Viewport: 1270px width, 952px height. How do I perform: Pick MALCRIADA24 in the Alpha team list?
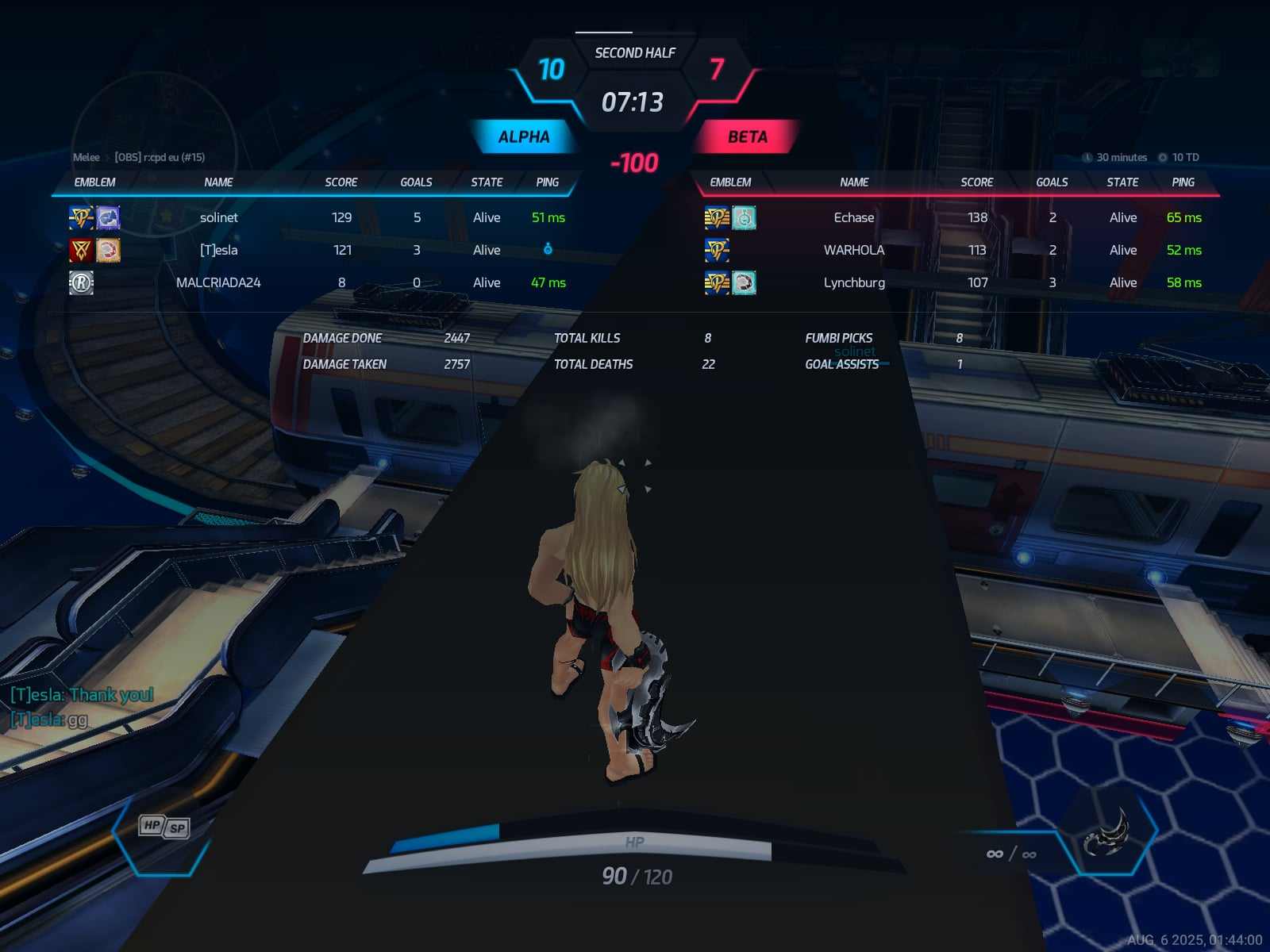(218, 282)
